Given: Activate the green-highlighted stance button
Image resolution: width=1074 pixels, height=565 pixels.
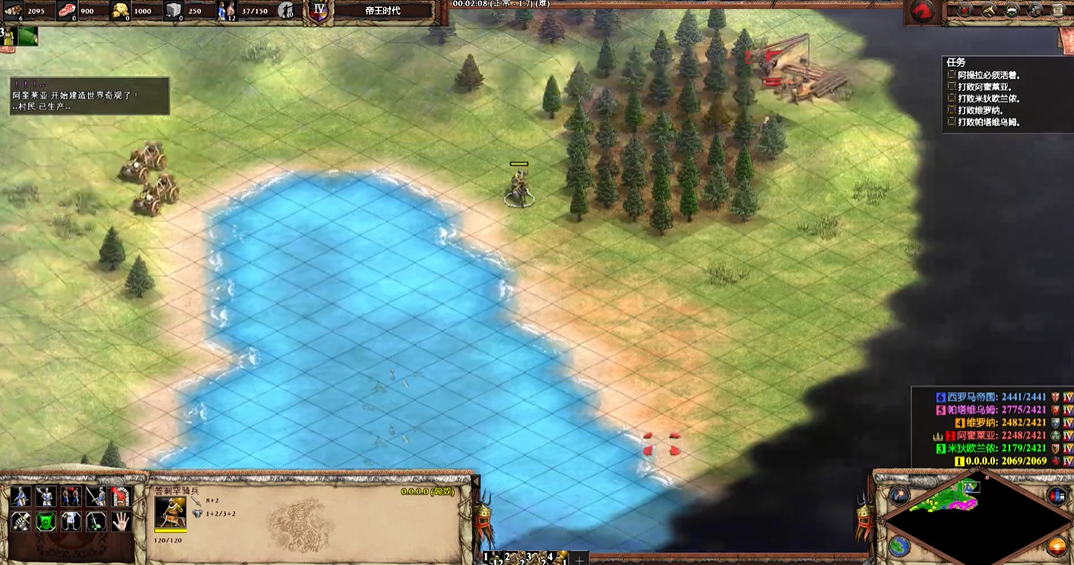Looking at the screenshot, I should click(45, 521).
